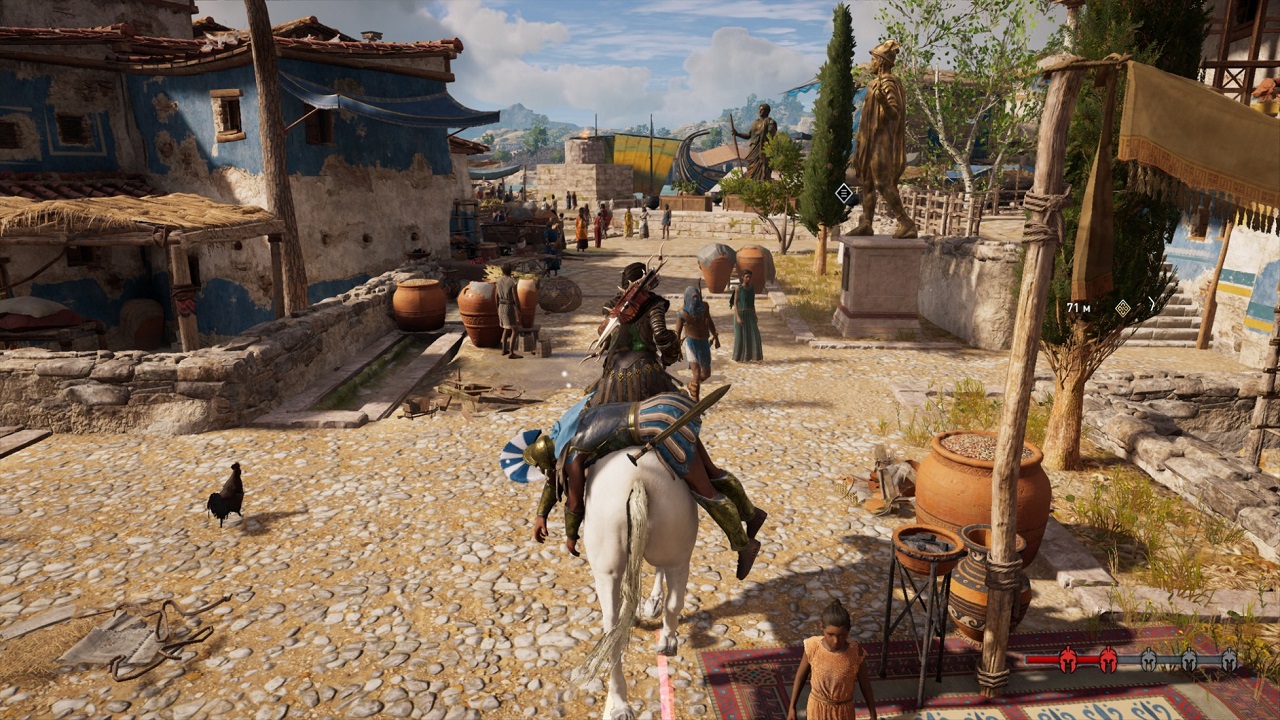Click the golden quest objective marker

pos(1122,308)
